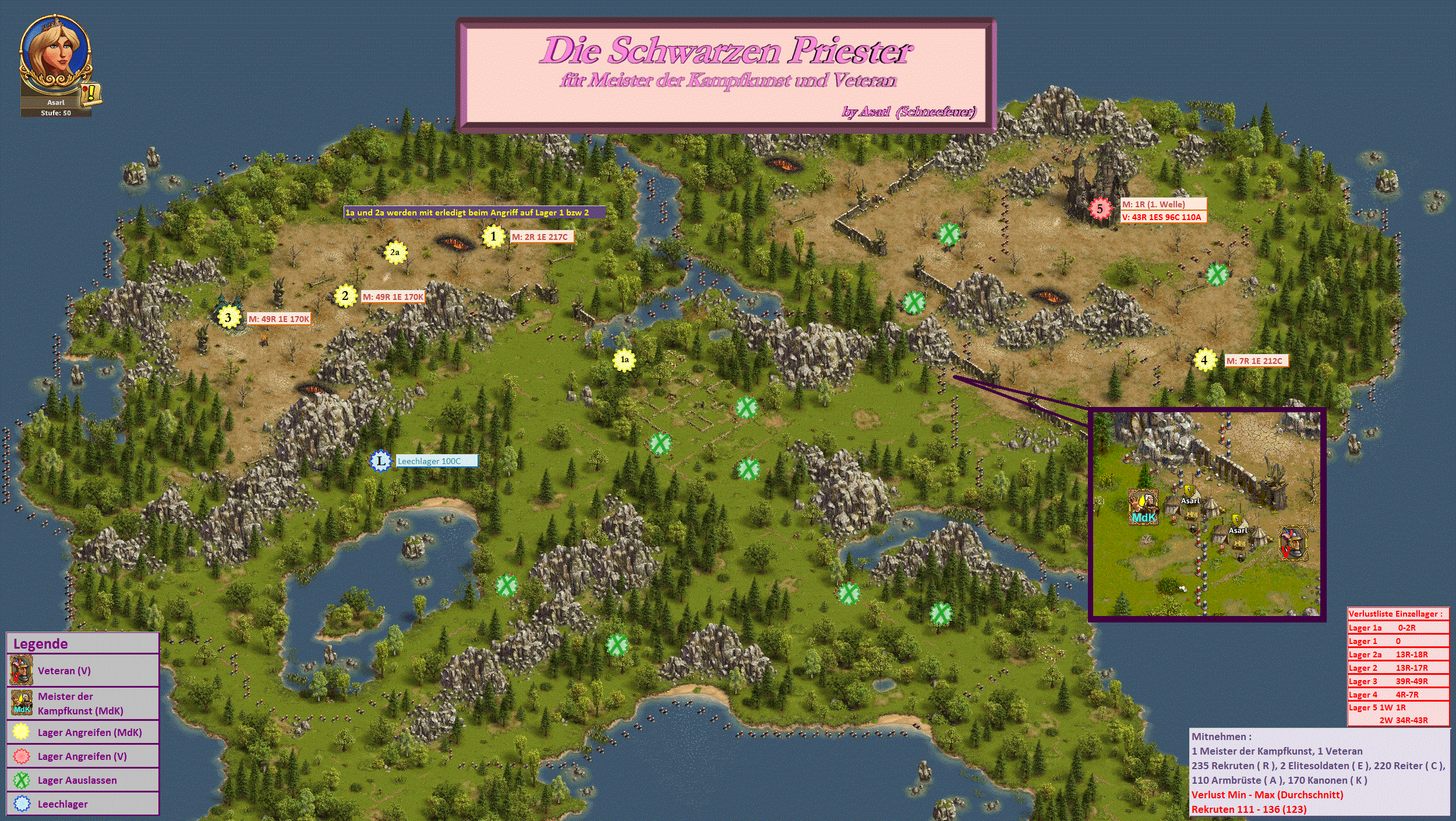Select the yellow camp marker numbered 2
1456x821 pixels.
point(345,296)
